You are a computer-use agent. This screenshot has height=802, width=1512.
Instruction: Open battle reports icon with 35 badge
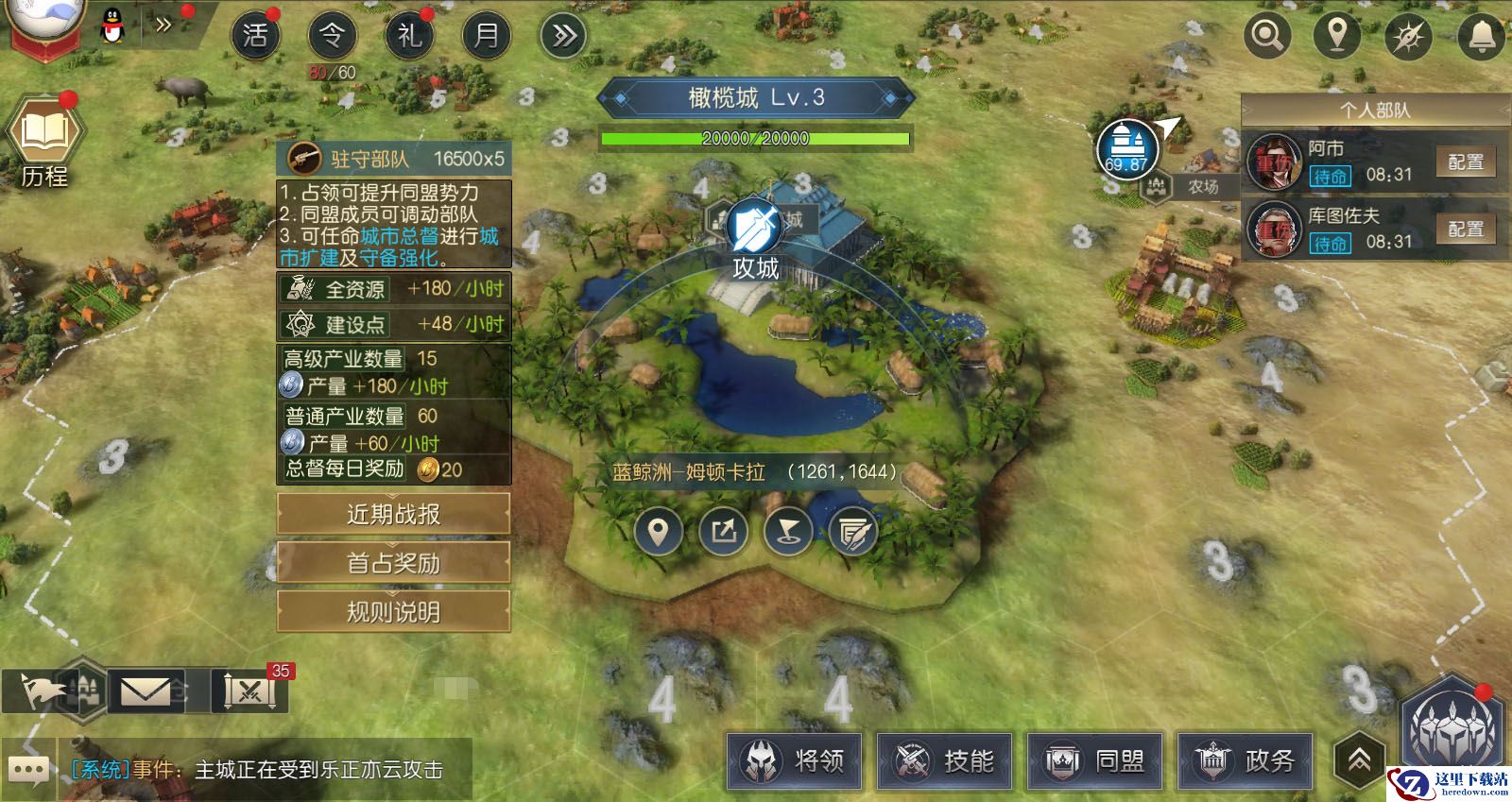249,692
